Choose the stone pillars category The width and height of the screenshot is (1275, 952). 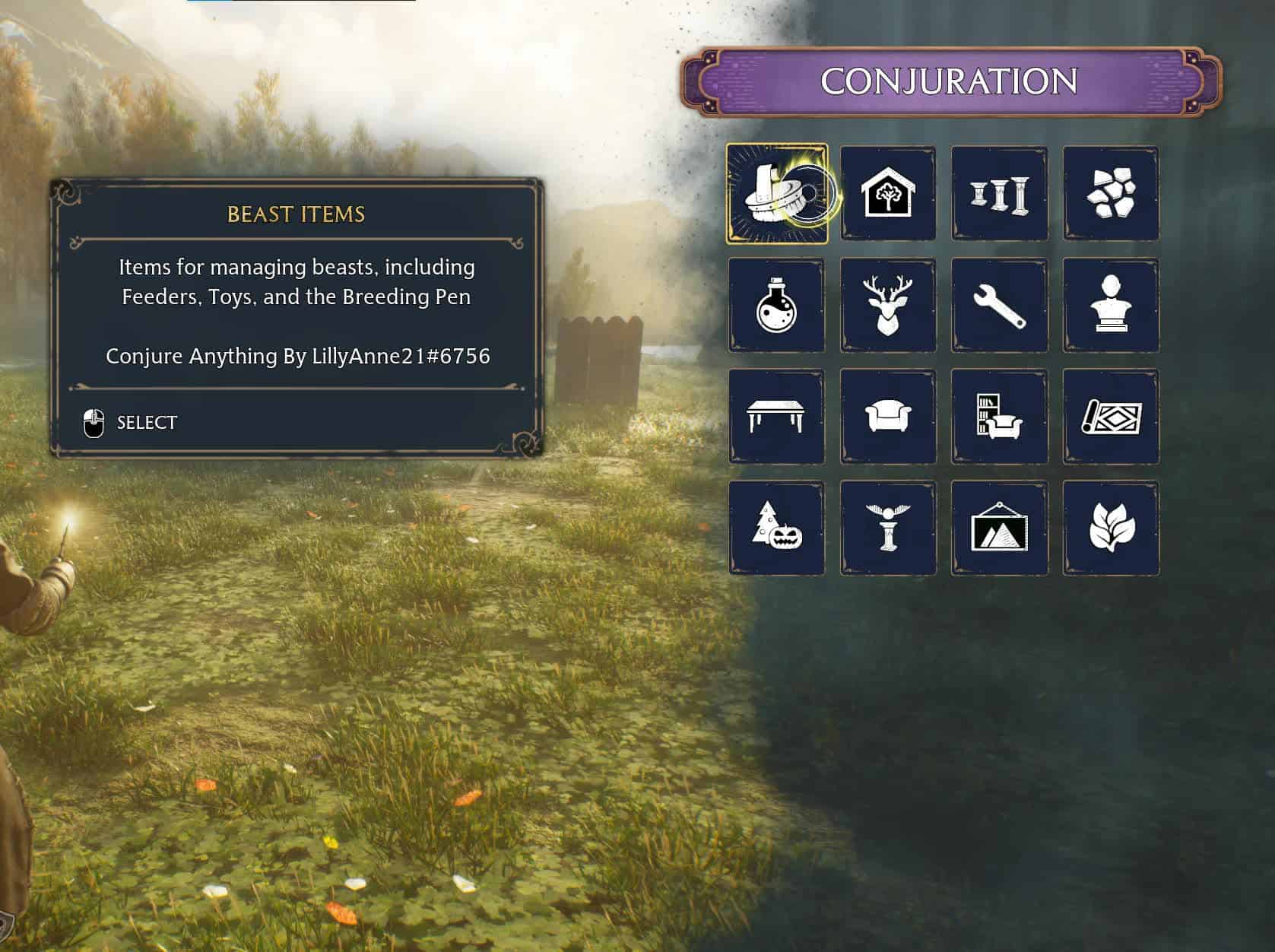(999, 194)
